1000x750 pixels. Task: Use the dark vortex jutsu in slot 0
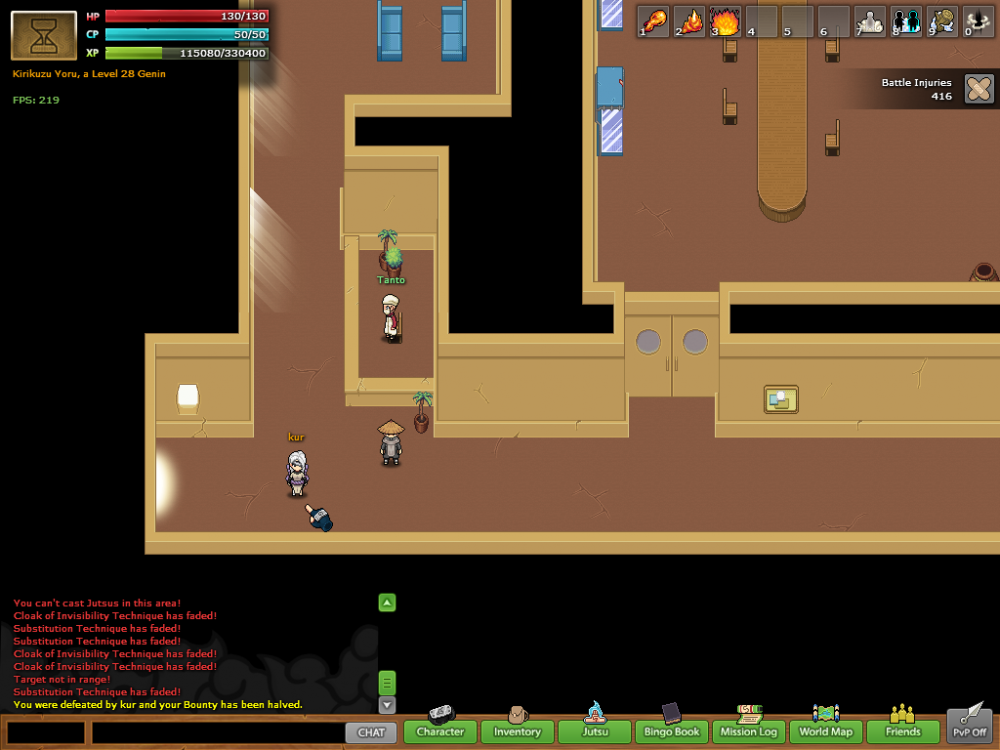tap(976, 21)
